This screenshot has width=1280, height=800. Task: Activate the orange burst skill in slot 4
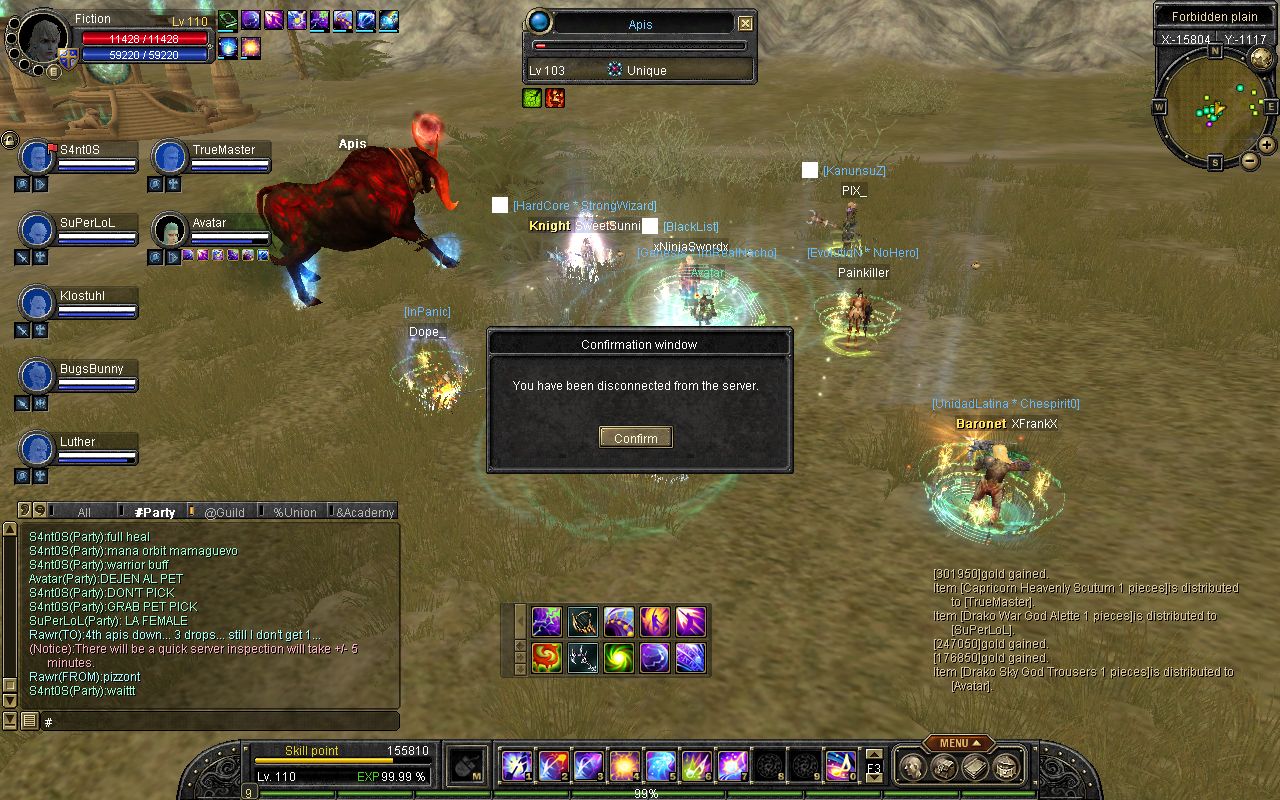(x=624, y=766)
